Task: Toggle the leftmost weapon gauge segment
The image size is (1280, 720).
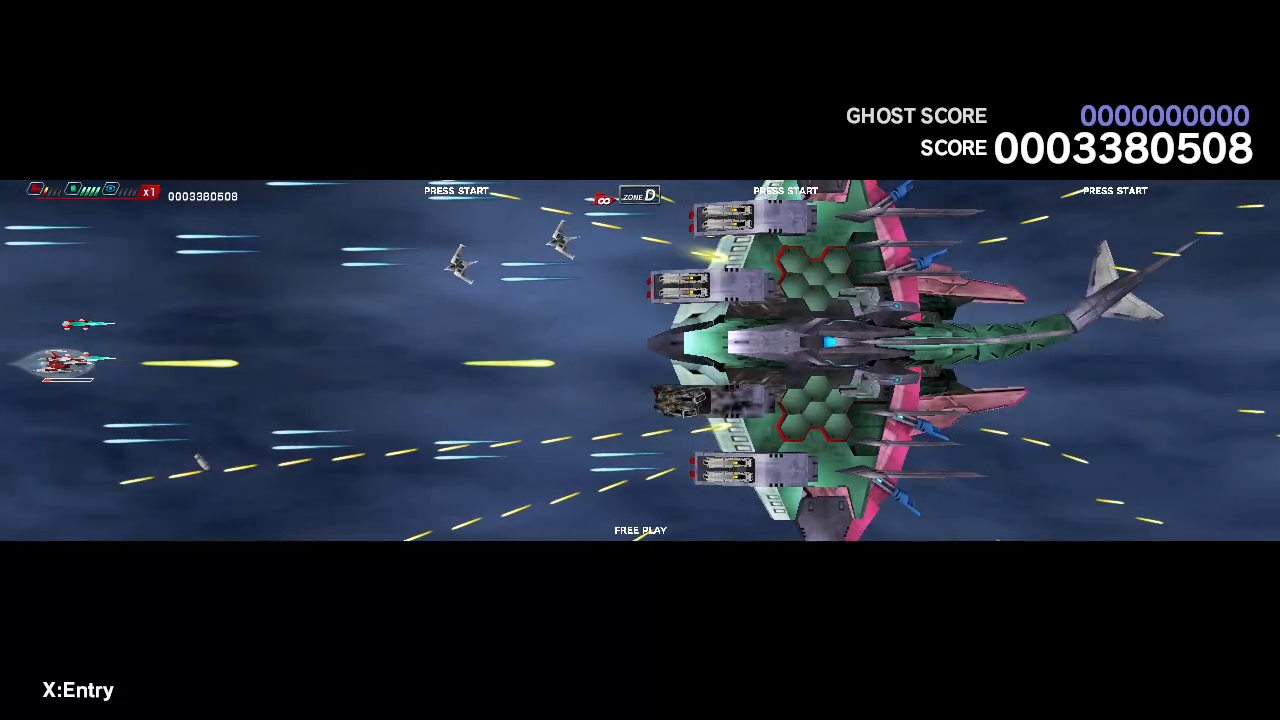Action: [47, 191]
